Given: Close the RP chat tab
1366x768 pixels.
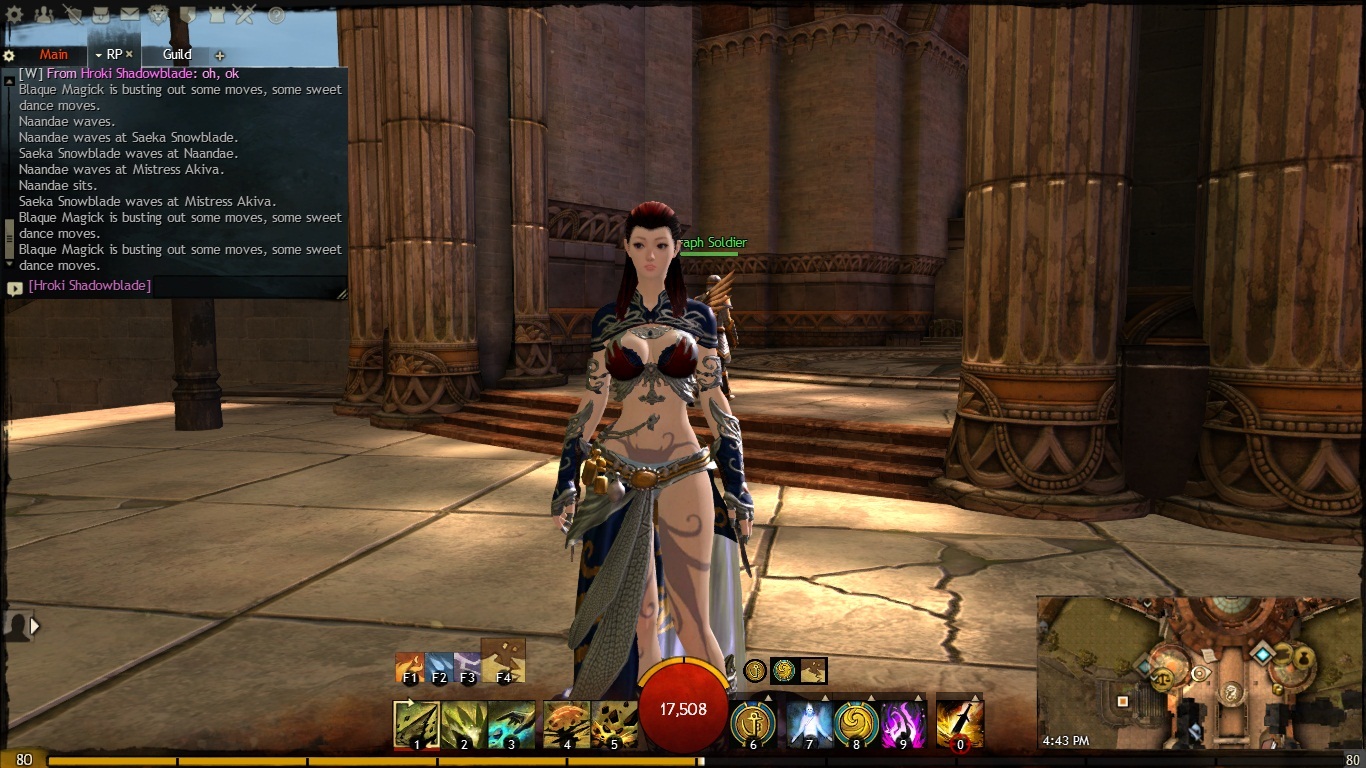Looking at the screenshot, I should (x=129, y=55).
